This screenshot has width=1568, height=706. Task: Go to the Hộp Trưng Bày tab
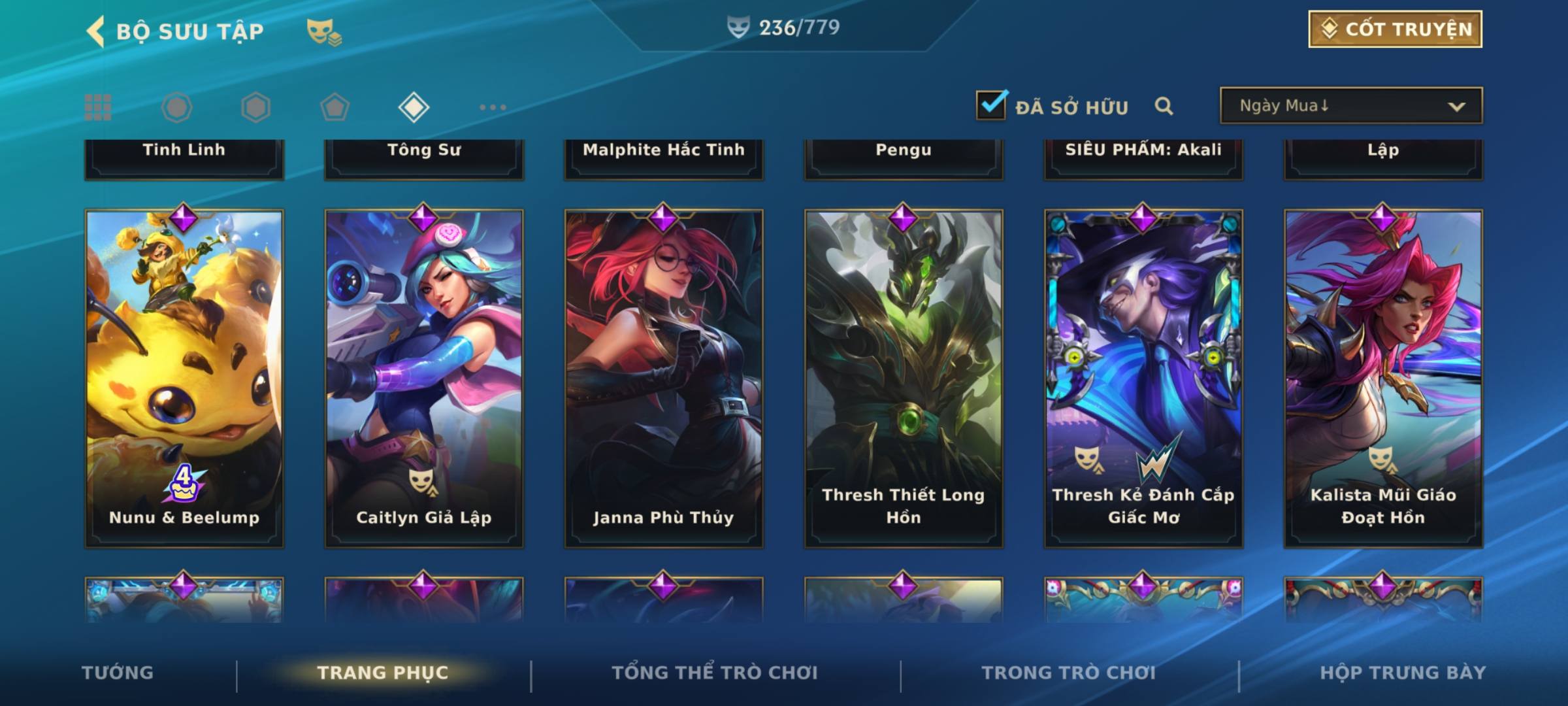pos(1403,673)
